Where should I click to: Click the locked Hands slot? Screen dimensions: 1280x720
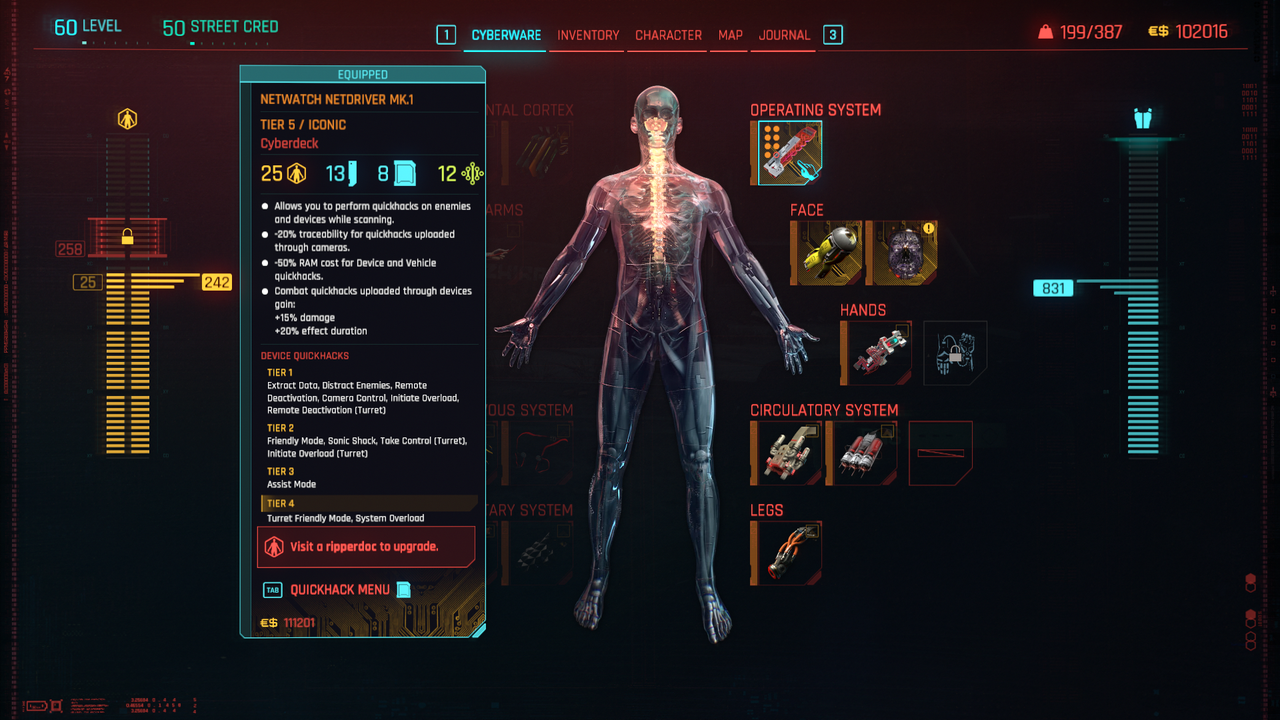[955, 353]
